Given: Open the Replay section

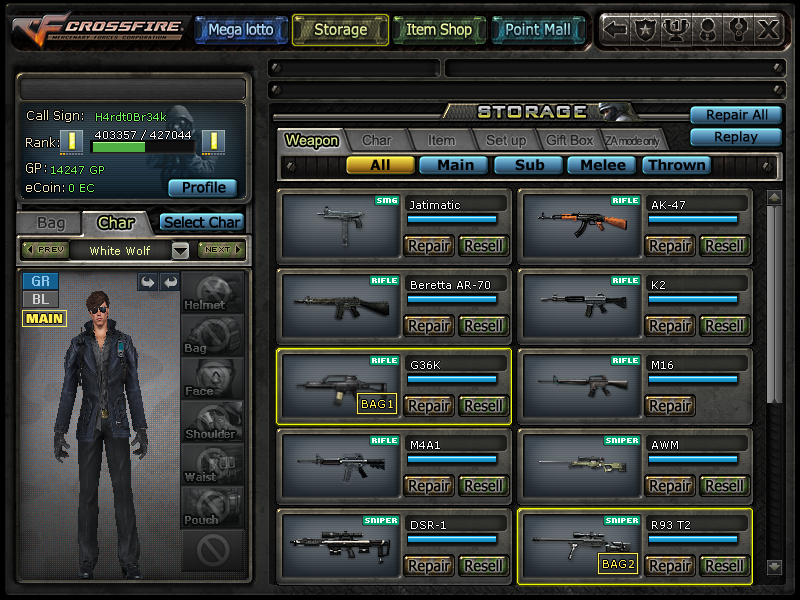Looking at the screenshot, I should (736, 137).
